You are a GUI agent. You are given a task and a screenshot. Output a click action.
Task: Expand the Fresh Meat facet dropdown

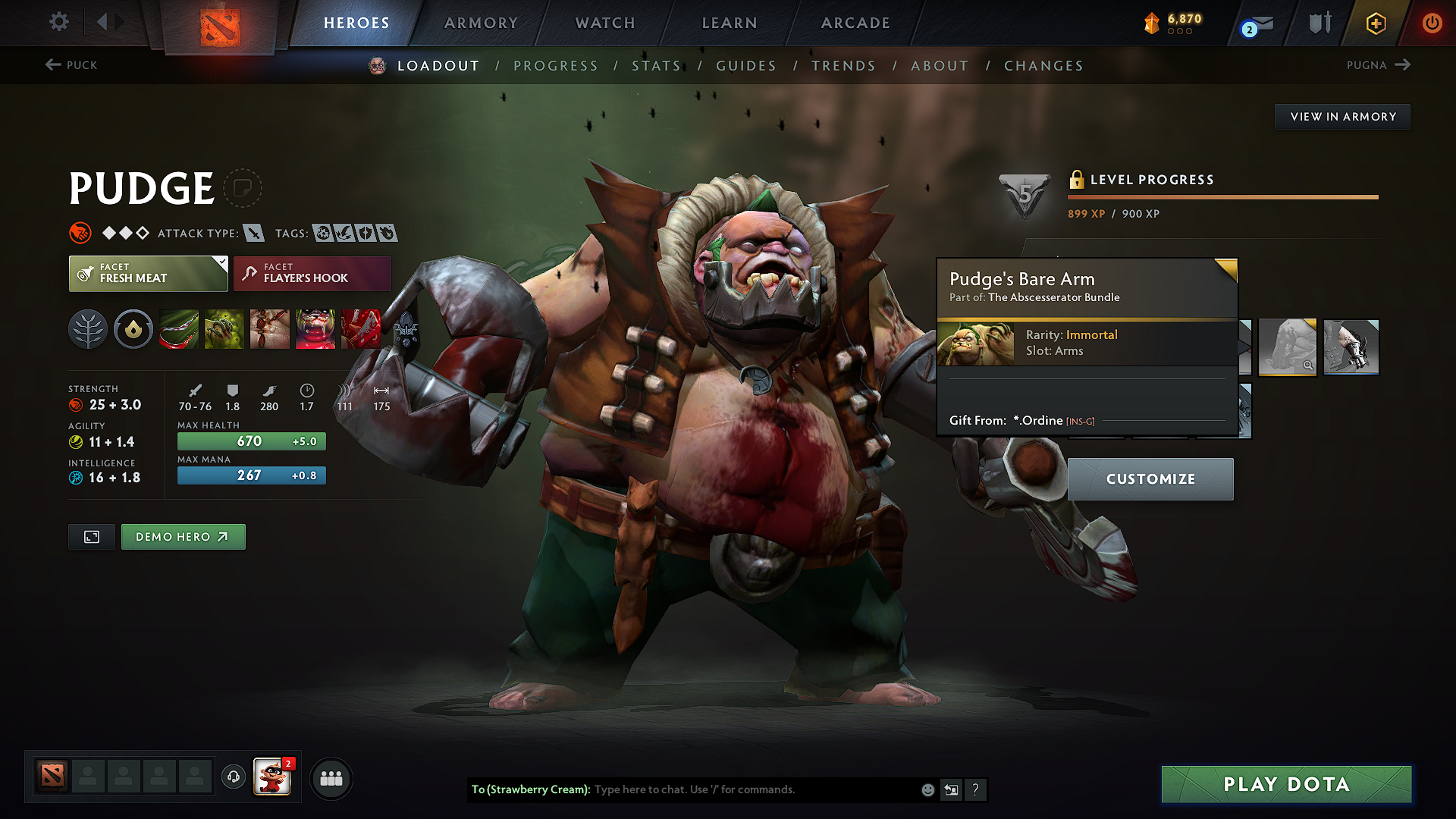click(221, 262)
